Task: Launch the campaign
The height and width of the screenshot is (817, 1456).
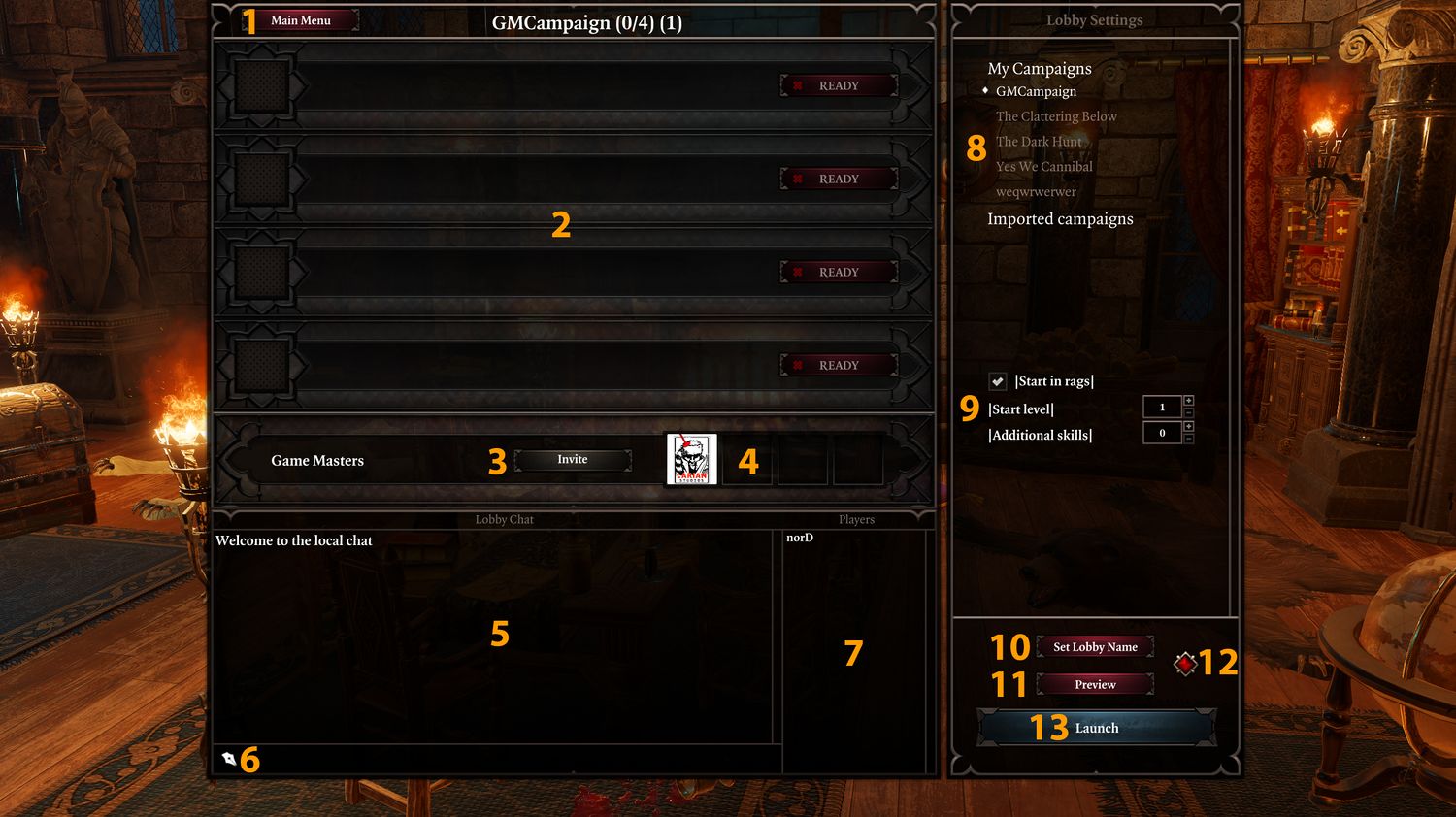Action: click(x=1097, y=728)
